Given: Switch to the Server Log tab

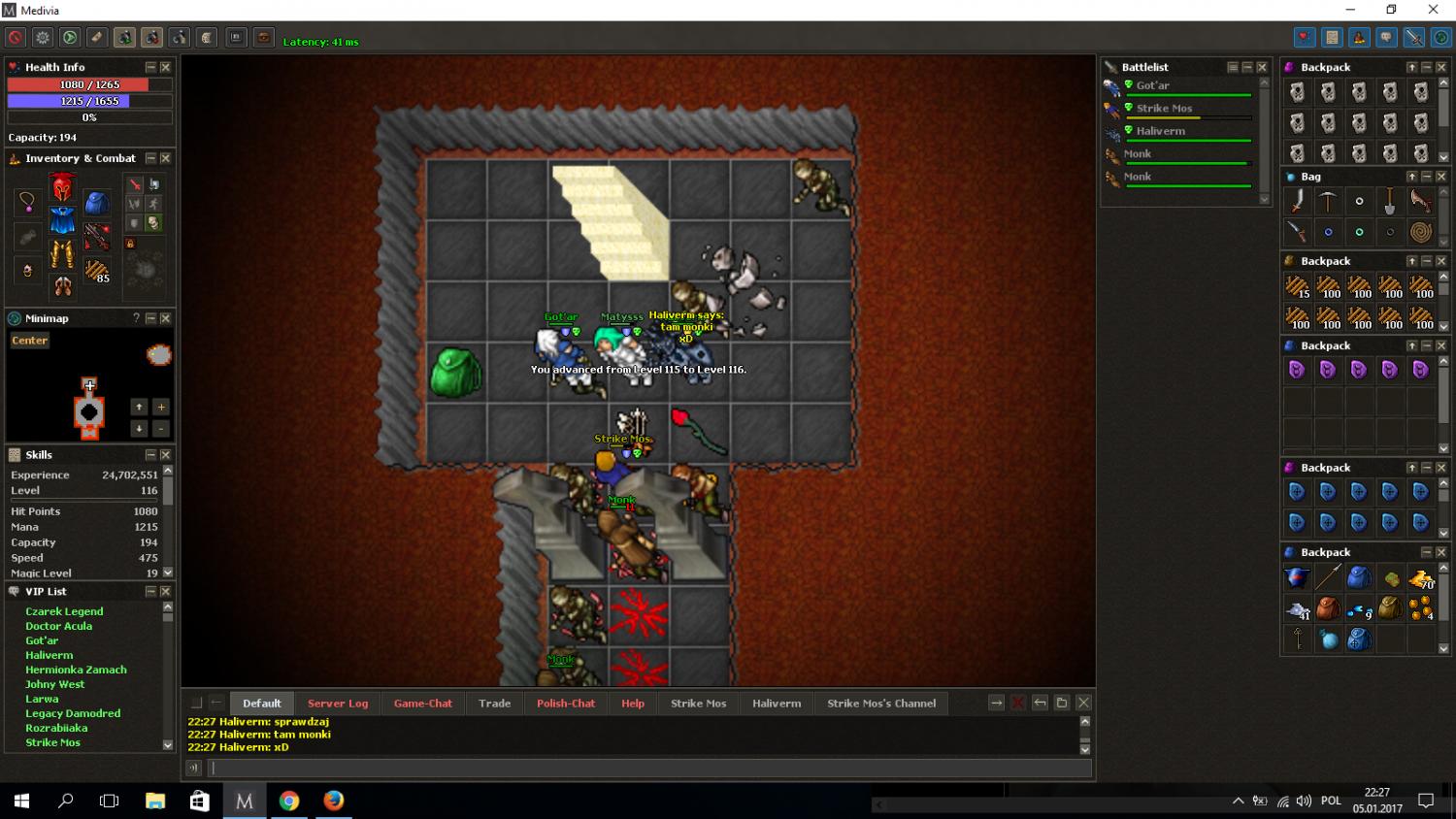Looking at the screenshot, I should coord(338,704).
